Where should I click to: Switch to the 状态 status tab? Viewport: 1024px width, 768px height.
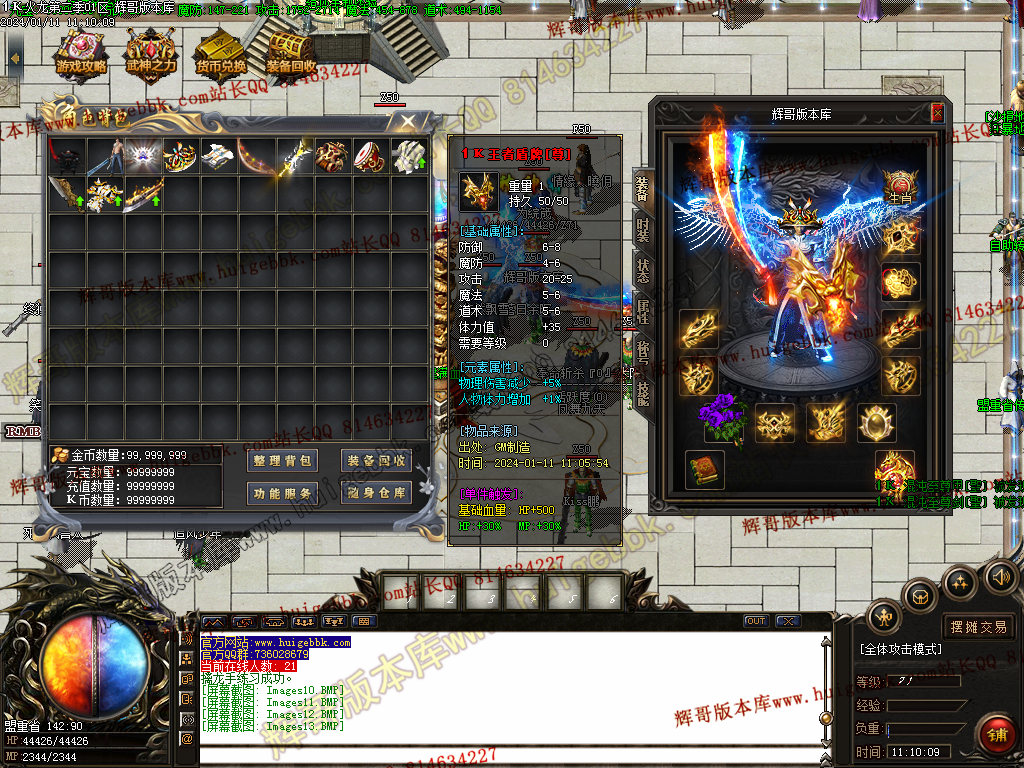[642, 272]
